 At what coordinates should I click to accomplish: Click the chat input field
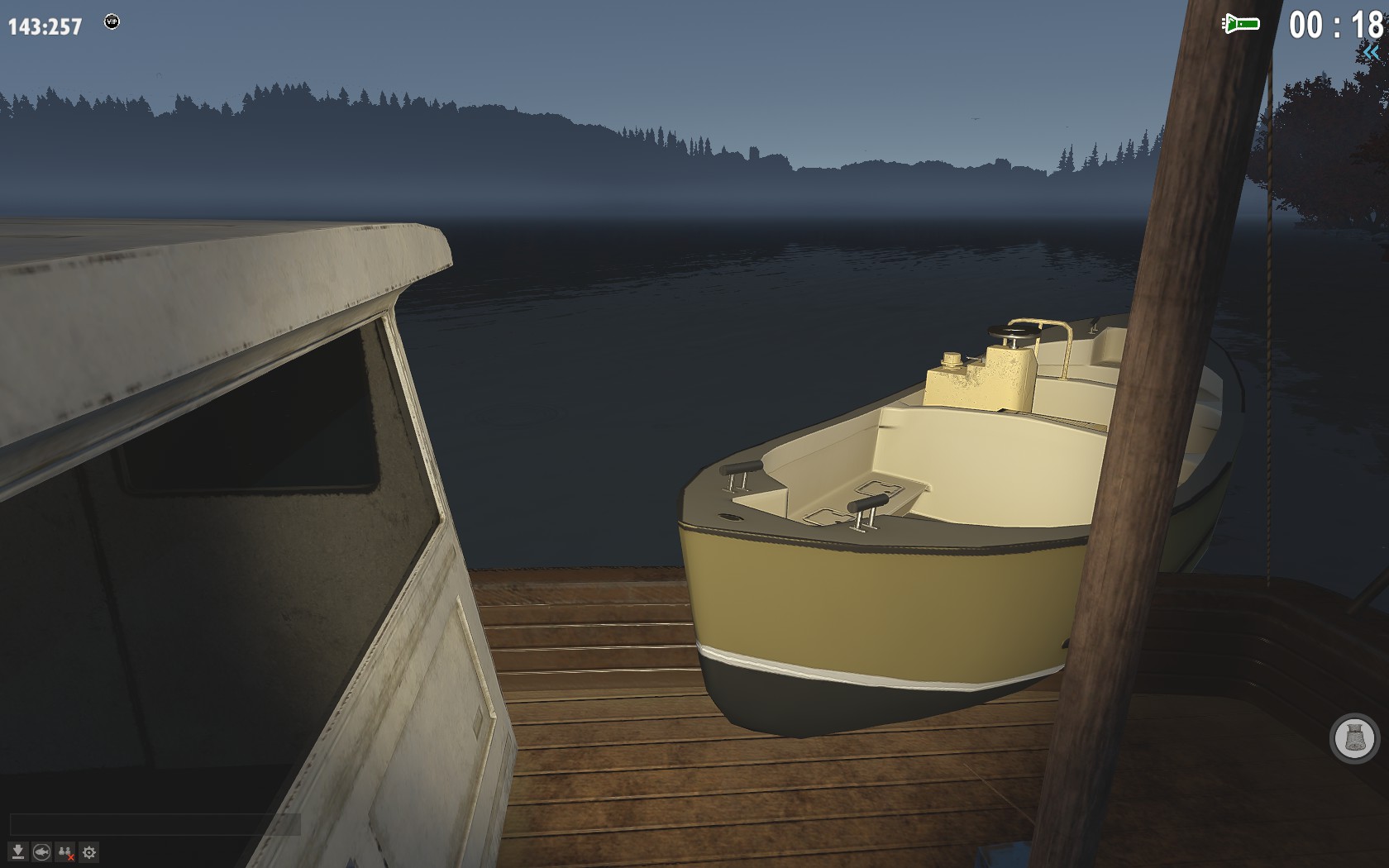155,824
